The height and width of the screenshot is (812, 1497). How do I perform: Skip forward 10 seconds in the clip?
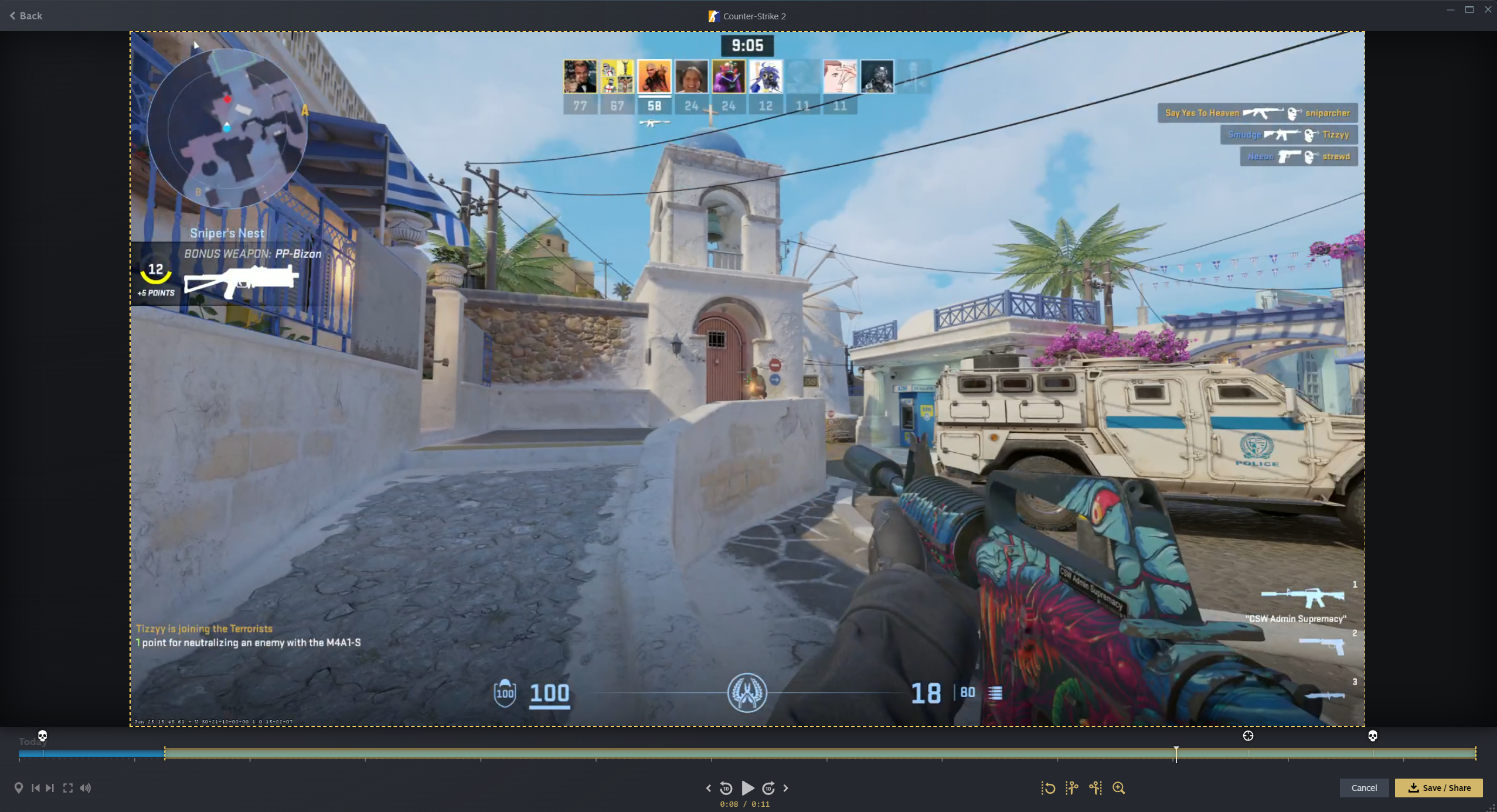pos(770,788)
